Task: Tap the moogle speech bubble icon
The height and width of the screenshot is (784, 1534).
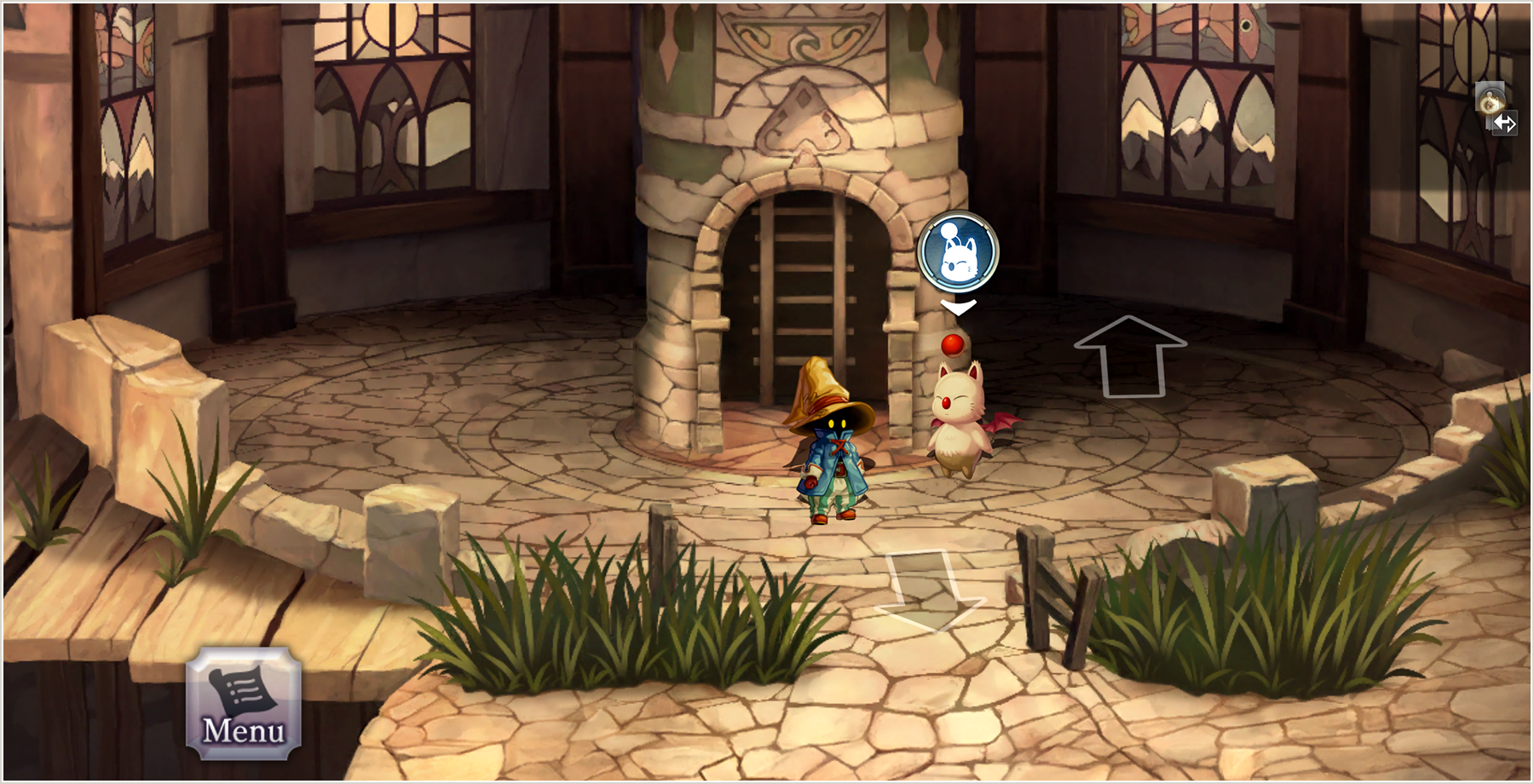Action: [x=958, y=251]
